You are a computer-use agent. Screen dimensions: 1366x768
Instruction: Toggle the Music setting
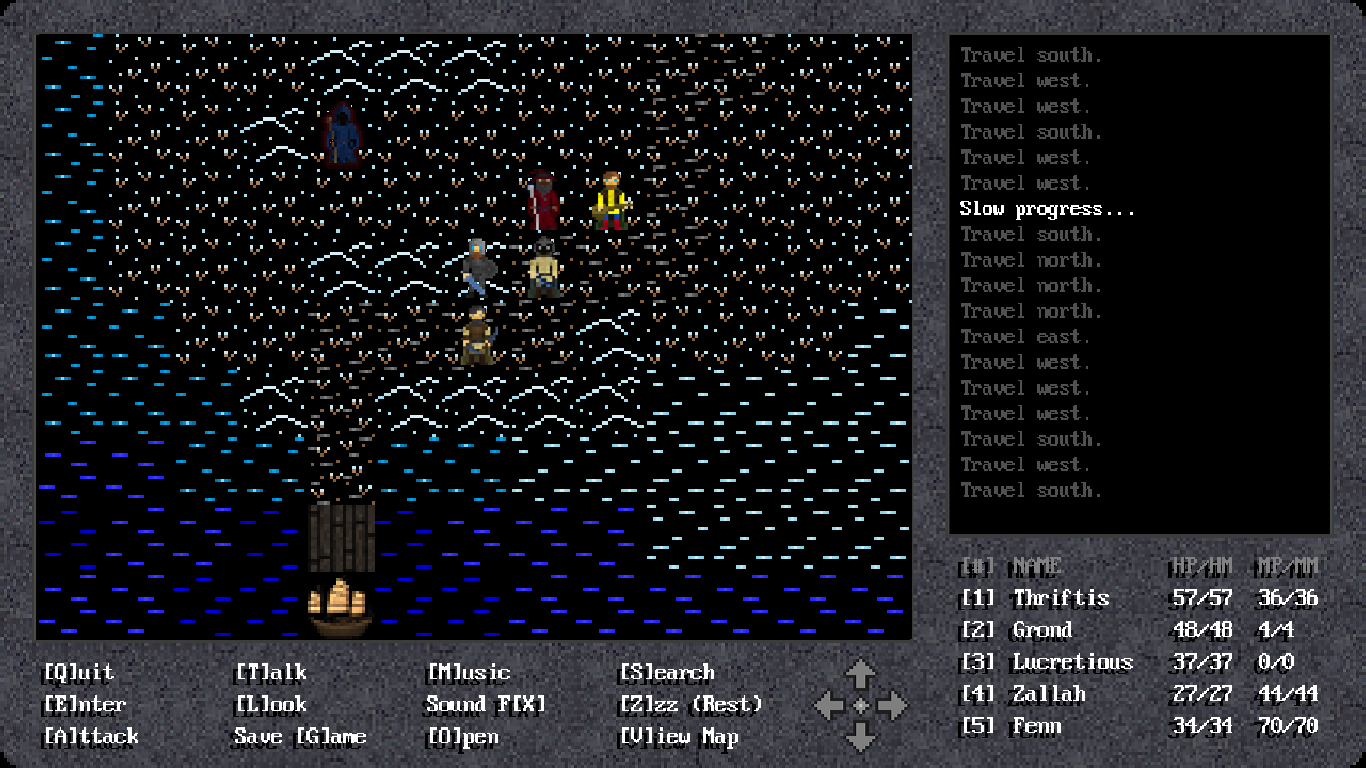coord(468,672)
